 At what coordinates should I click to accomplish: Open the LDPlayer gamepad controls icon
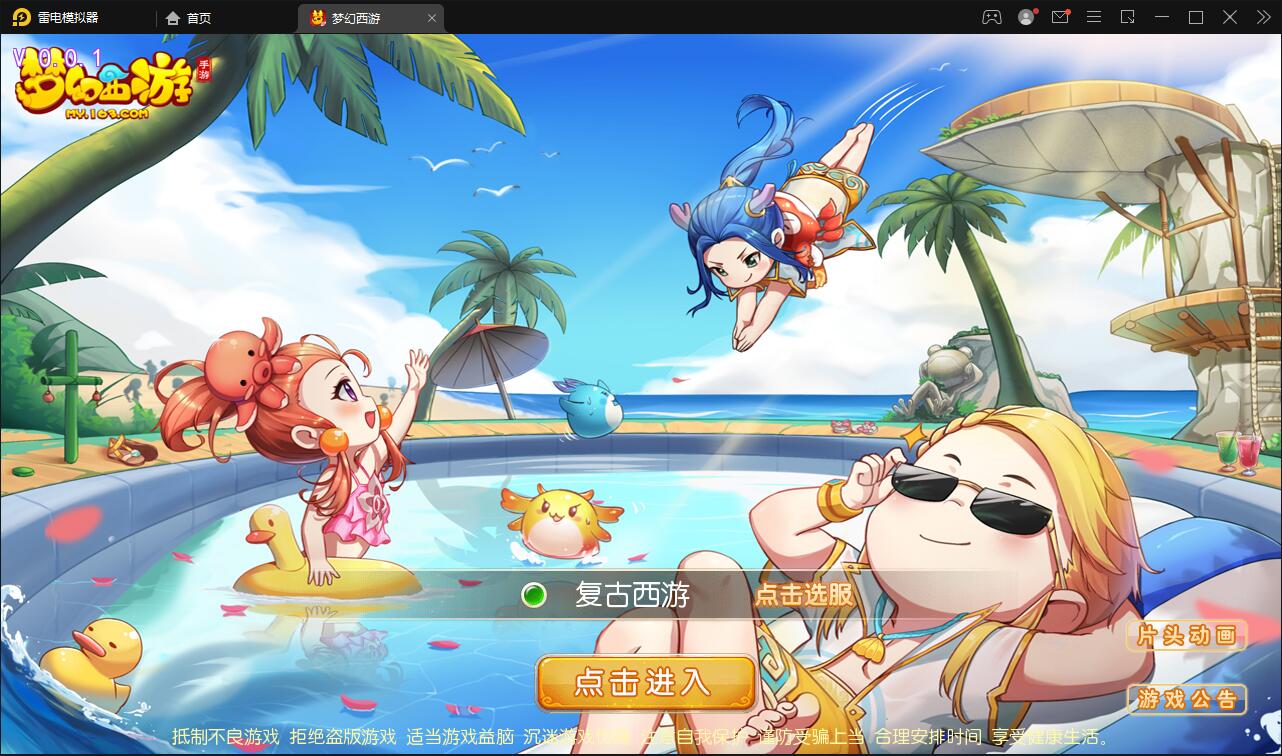click(x=992, y=17)
